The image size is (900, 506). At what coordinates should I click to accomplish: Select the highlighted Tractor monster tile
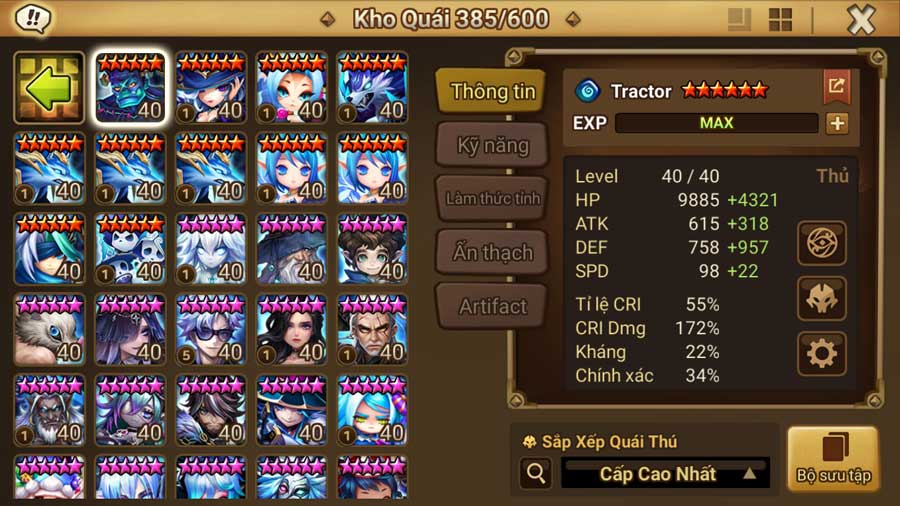point(130,87)
